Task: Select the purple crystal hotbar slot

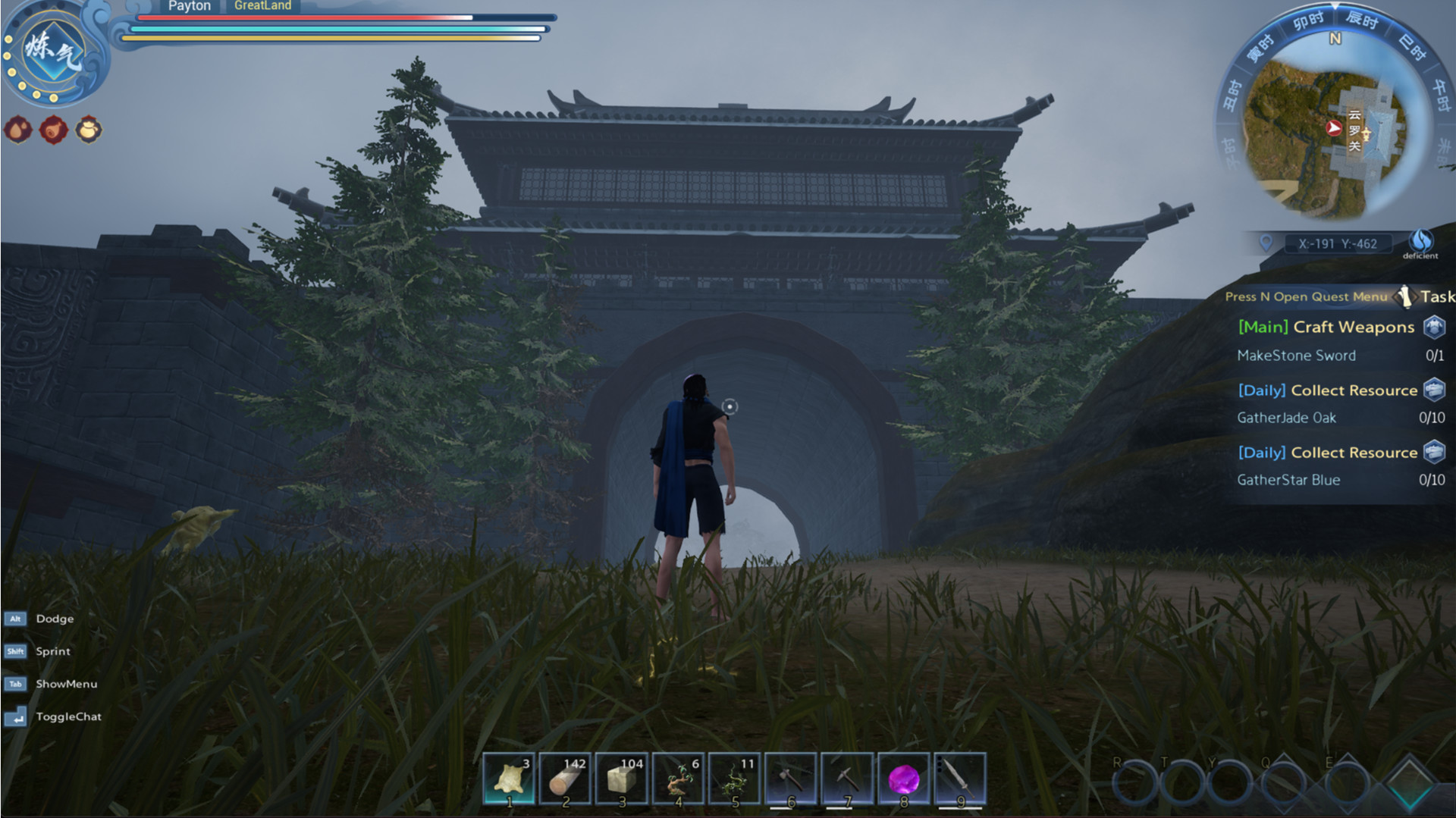Action: pyautogui.click(x=903, y=779)
